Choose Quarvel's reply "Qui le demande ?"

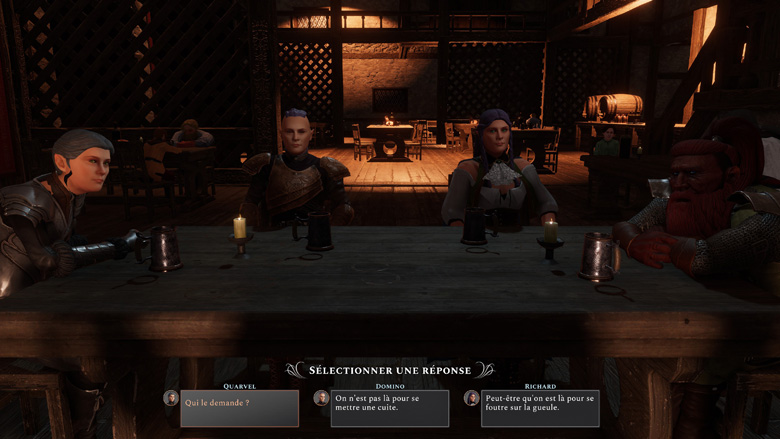point(239,408)
